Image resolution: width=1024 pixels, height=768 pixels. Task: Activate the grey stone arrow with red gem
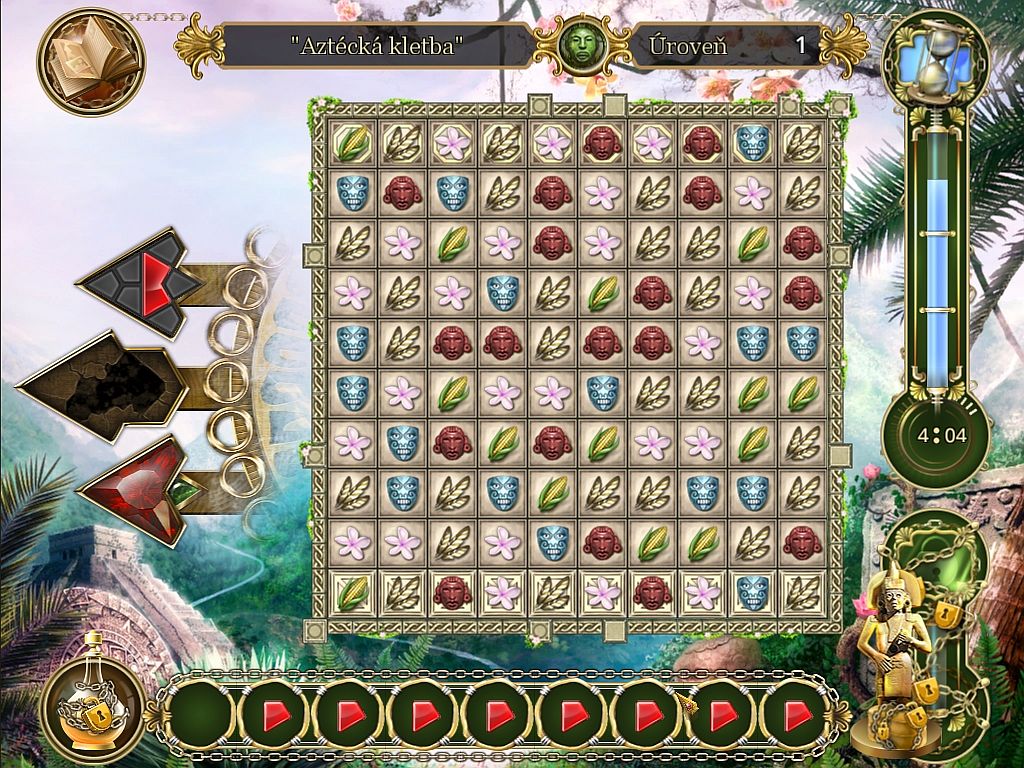(x=140, y=281)
